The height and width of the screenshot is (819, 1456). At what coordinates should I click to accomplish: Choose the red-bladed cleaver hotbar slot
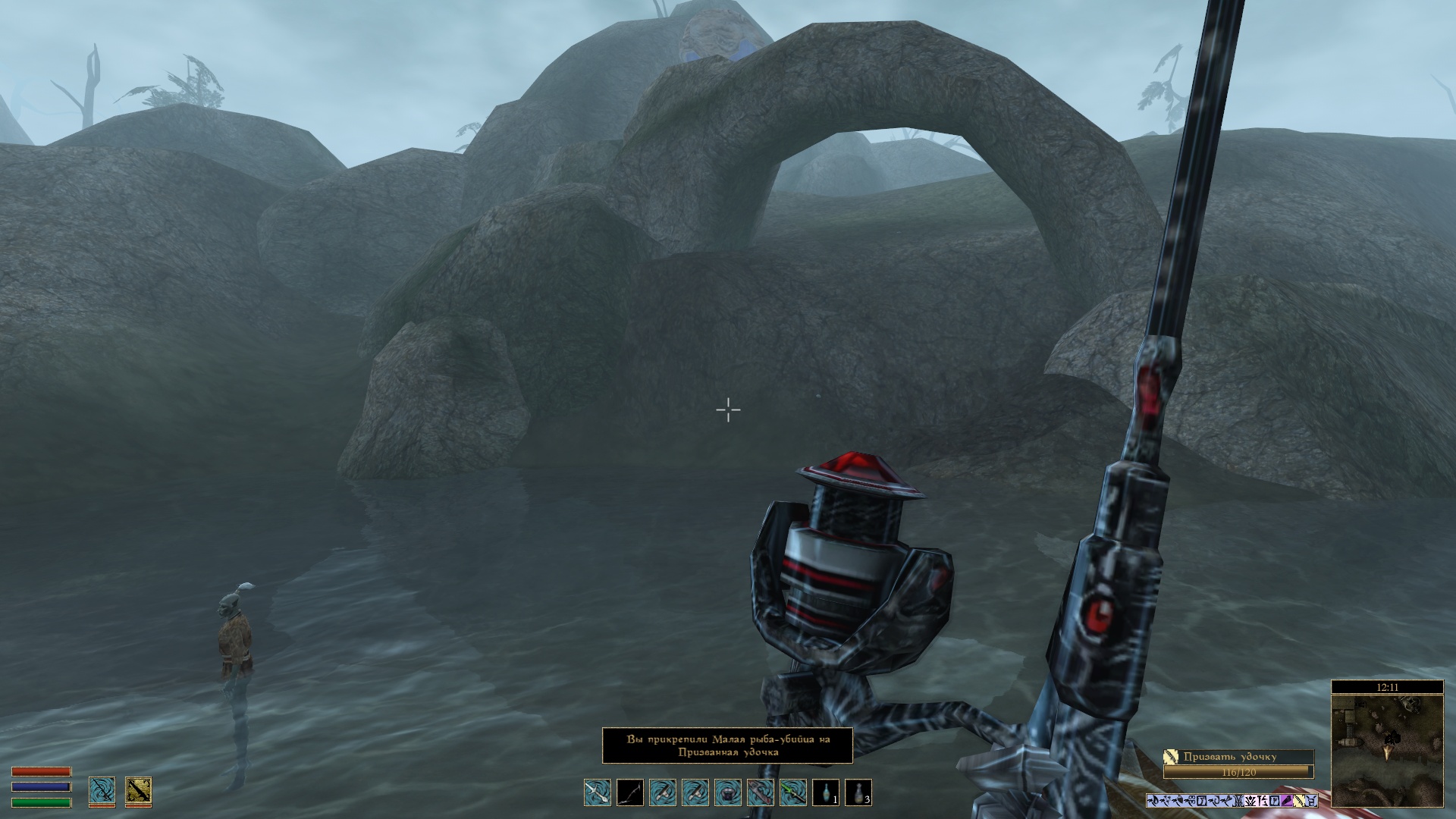point(761,792)
